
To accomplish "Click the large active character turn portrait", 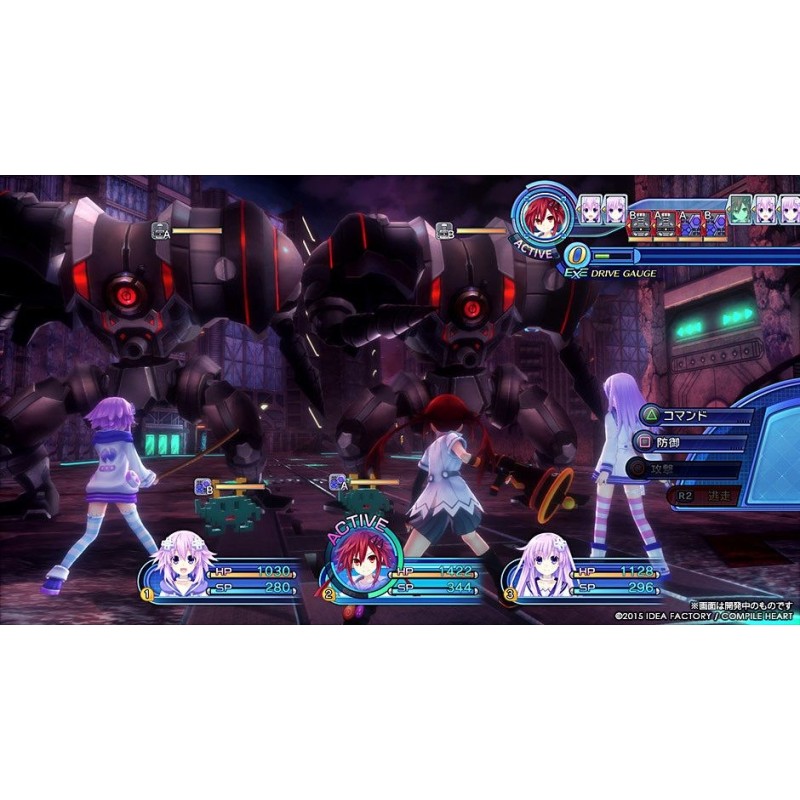I will pyautogui.click(x=542, y=217).
